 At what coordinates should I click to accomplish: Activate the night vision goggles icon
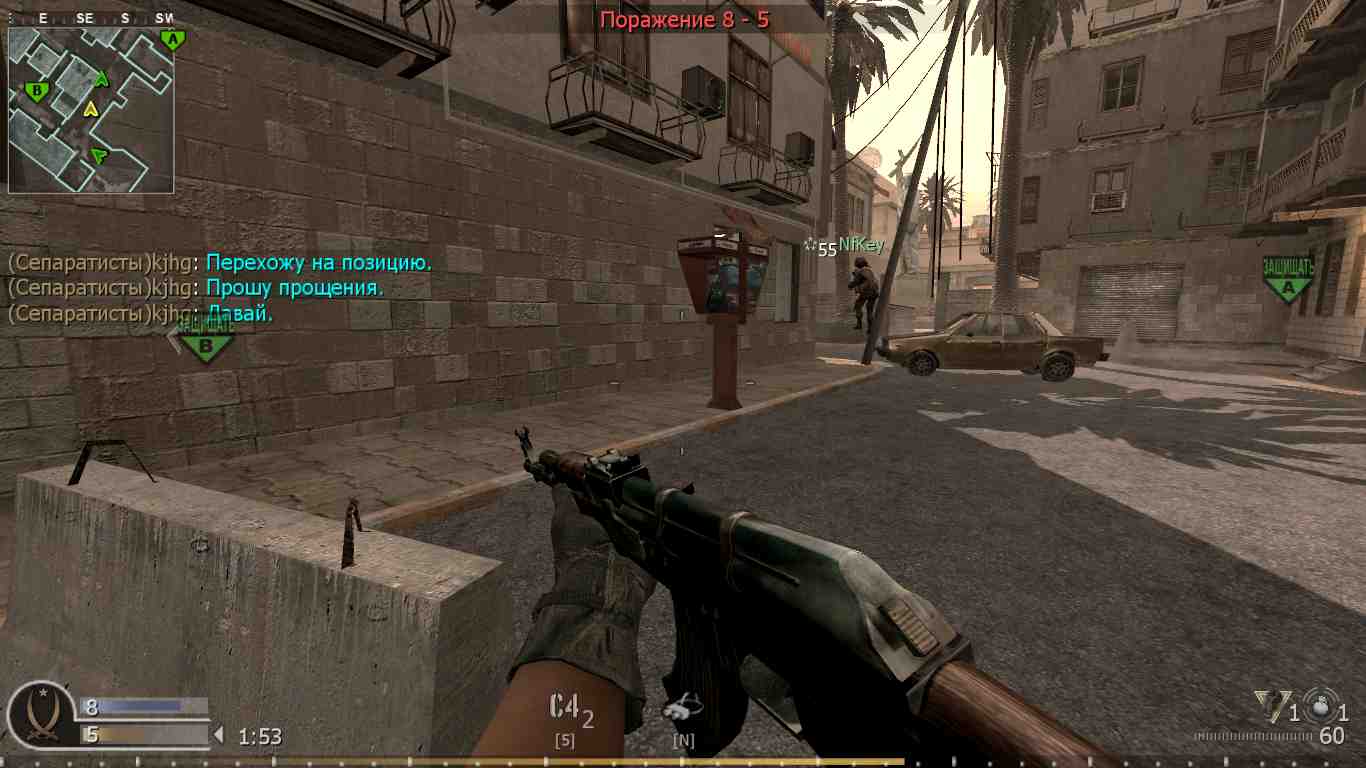click(684, 709)
